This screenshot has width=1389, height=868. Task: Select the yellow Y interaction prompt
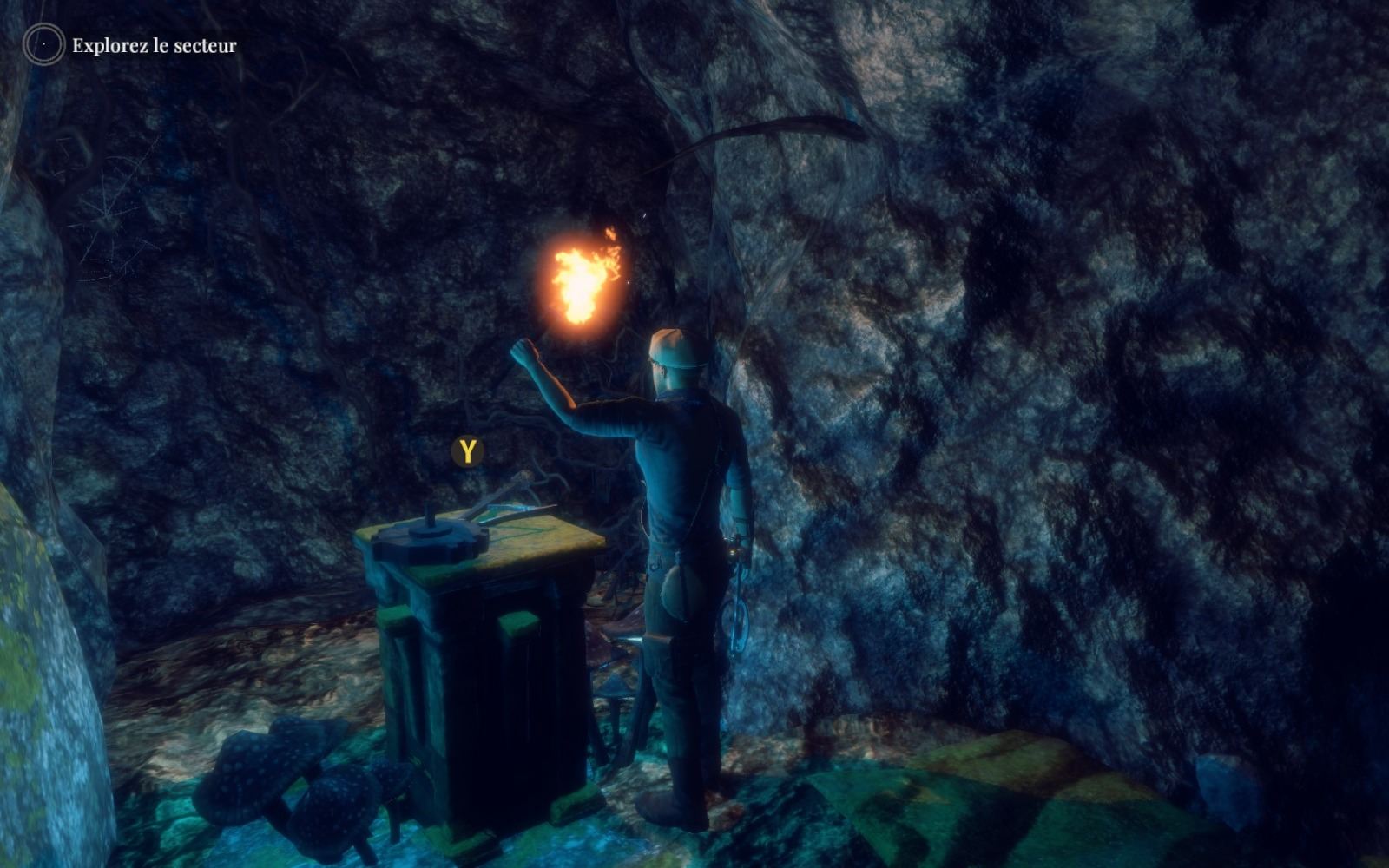(x=467, y=450)
